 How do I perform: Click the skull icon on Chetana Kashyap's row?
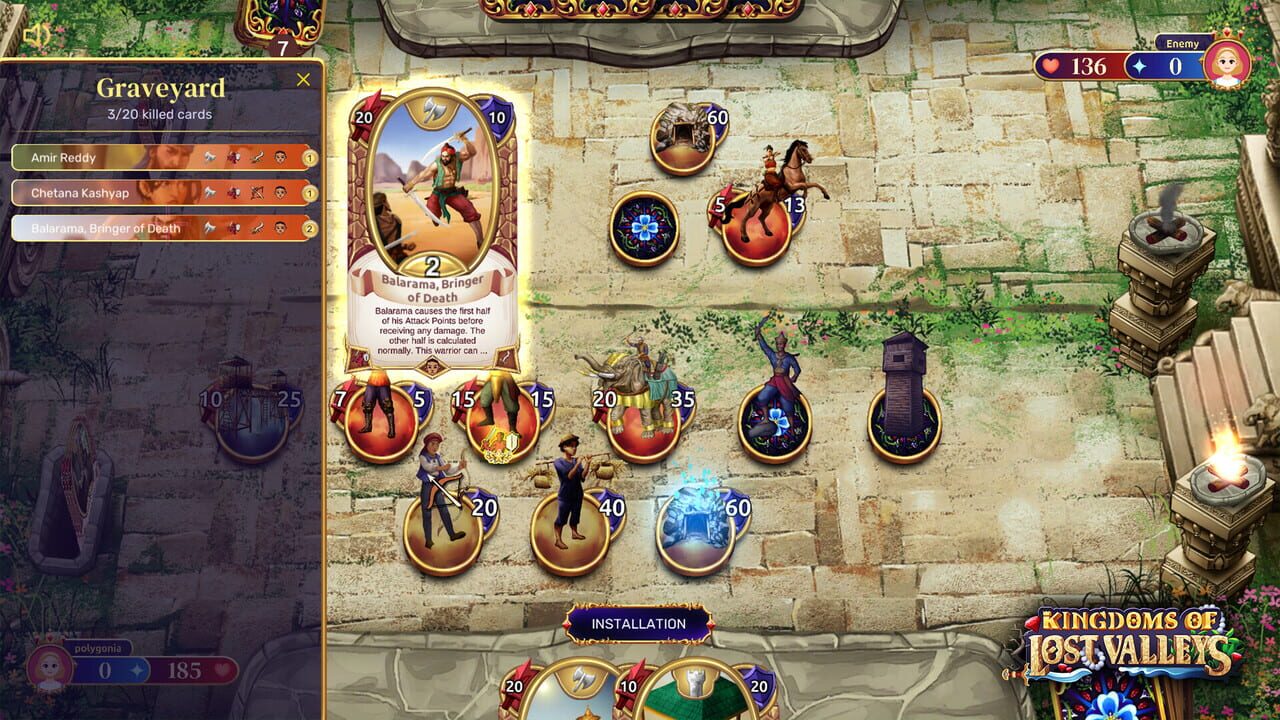[x=279, y=192]
